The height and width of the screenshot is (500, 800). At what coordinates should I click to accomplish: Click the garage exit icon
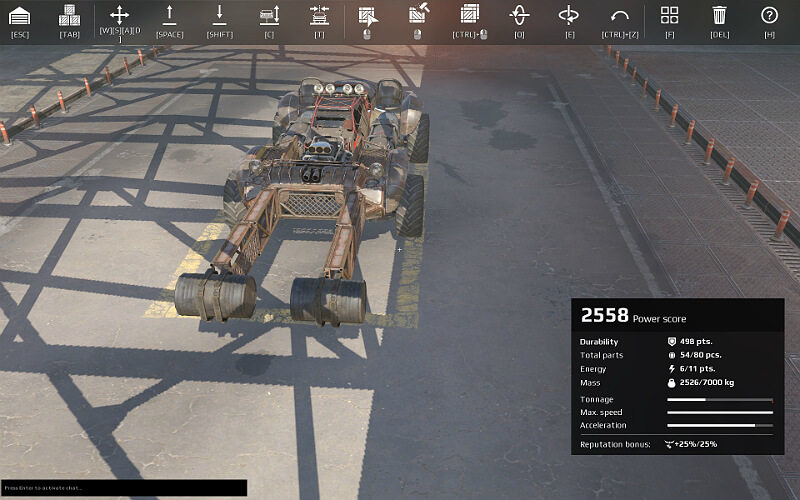pos(19,15)
